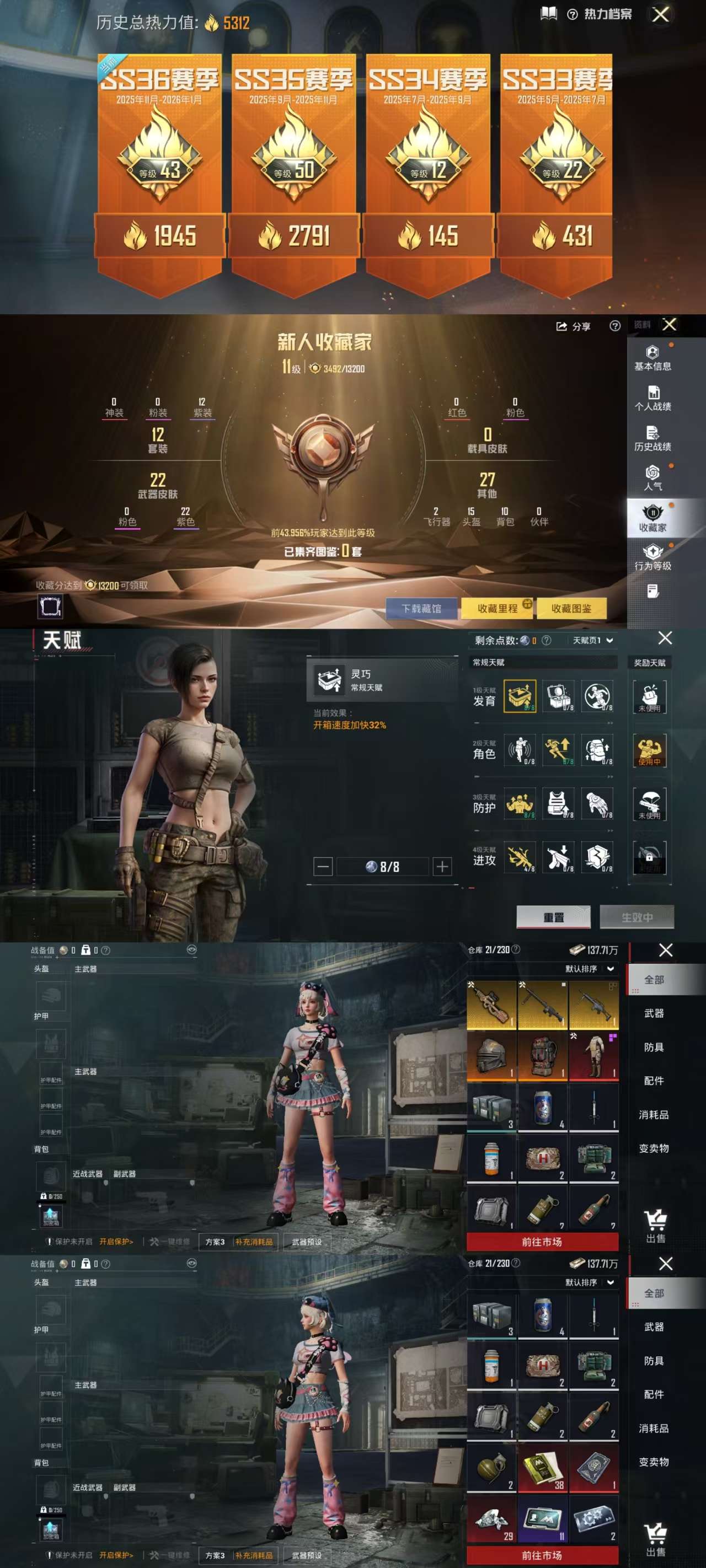Click the 人气 sidebar icon

pyautogui.click(x=654, y=476)
